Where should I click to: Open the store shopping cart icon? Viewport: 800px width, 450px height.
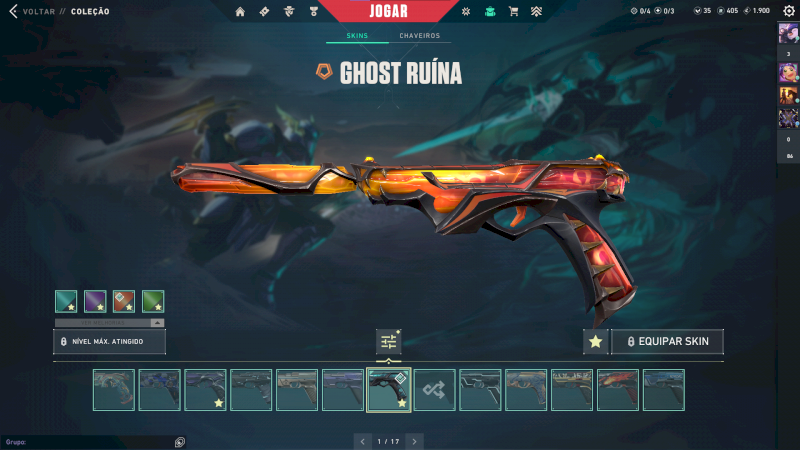coord(513,11)
